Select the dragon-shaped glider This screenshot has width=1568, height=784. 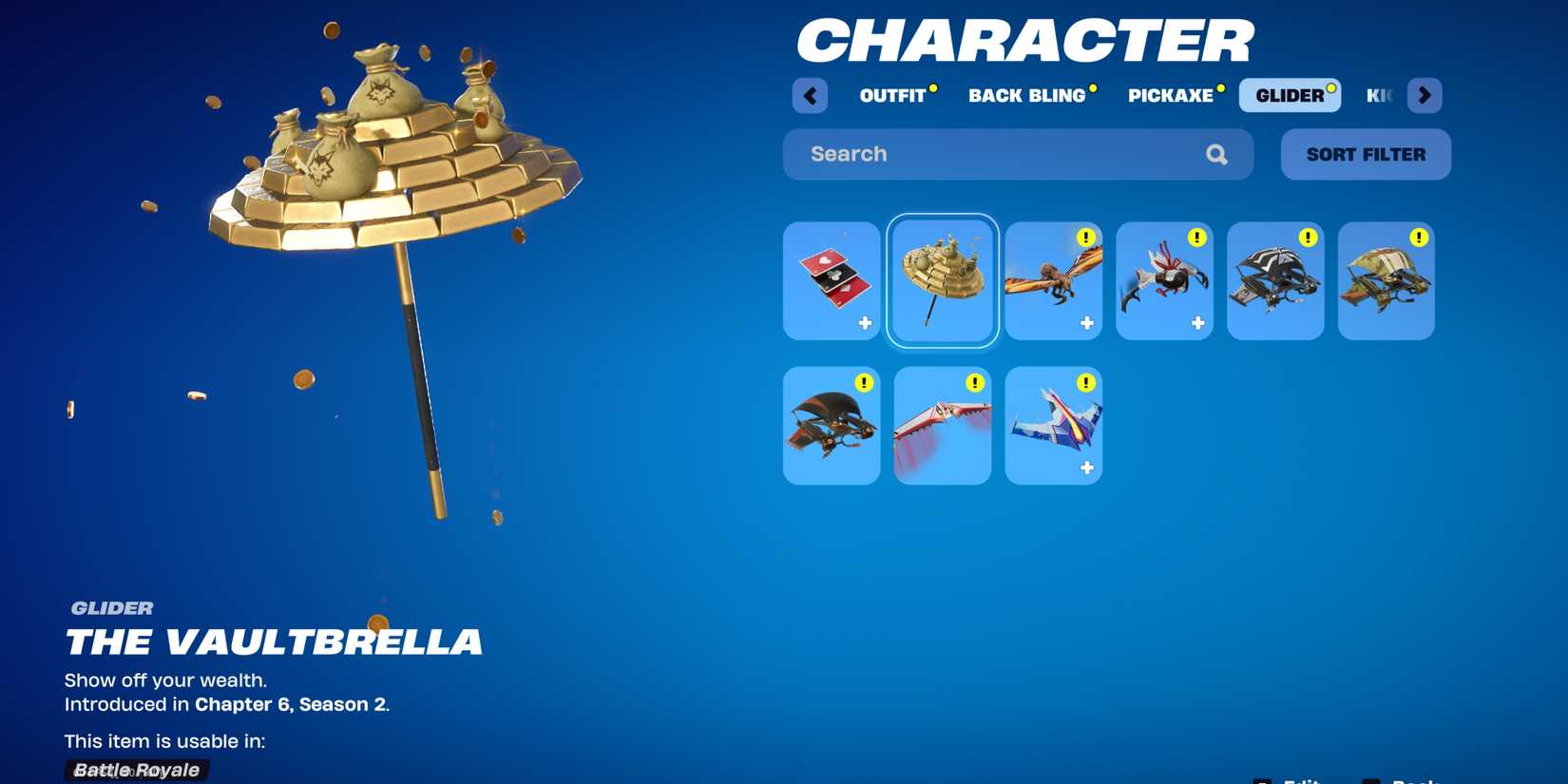(1053, 280)
